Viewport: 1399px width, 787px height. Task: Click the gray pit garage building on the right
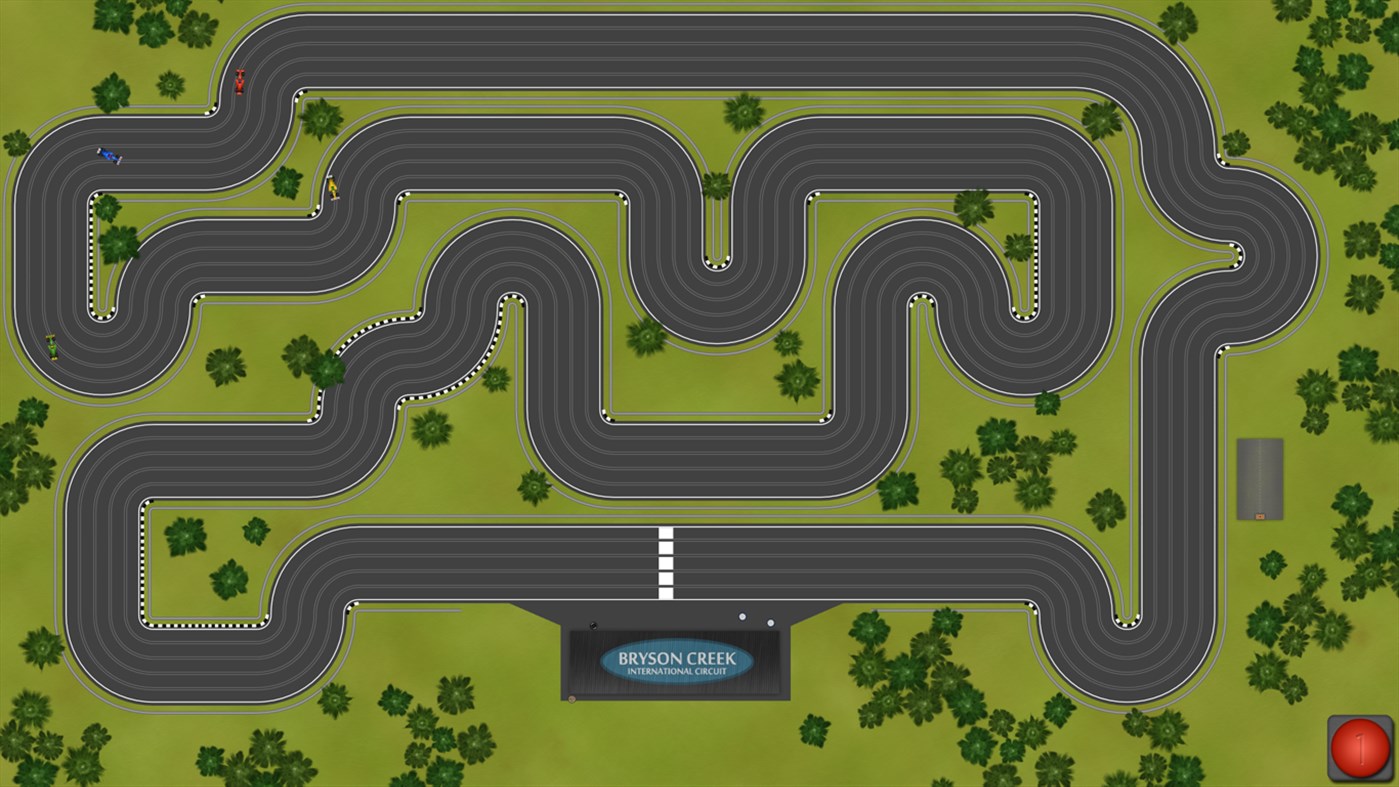point(1260,478)
